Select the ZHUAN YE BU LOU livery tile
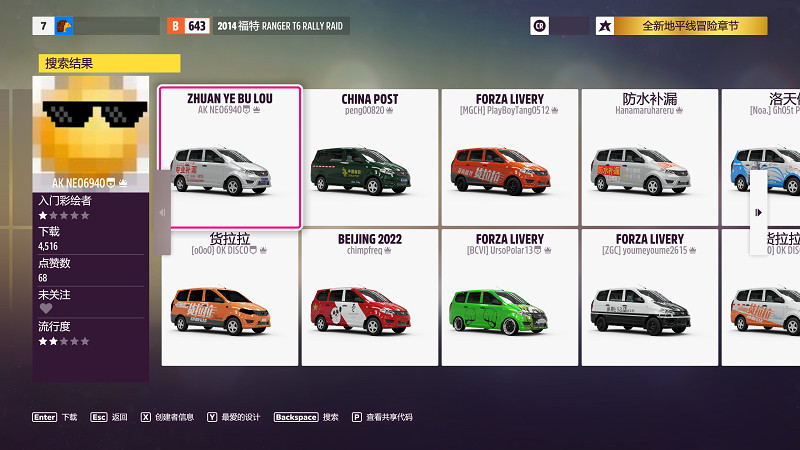The width and height of the screenshot is (800, 450). tap(230, 157)
